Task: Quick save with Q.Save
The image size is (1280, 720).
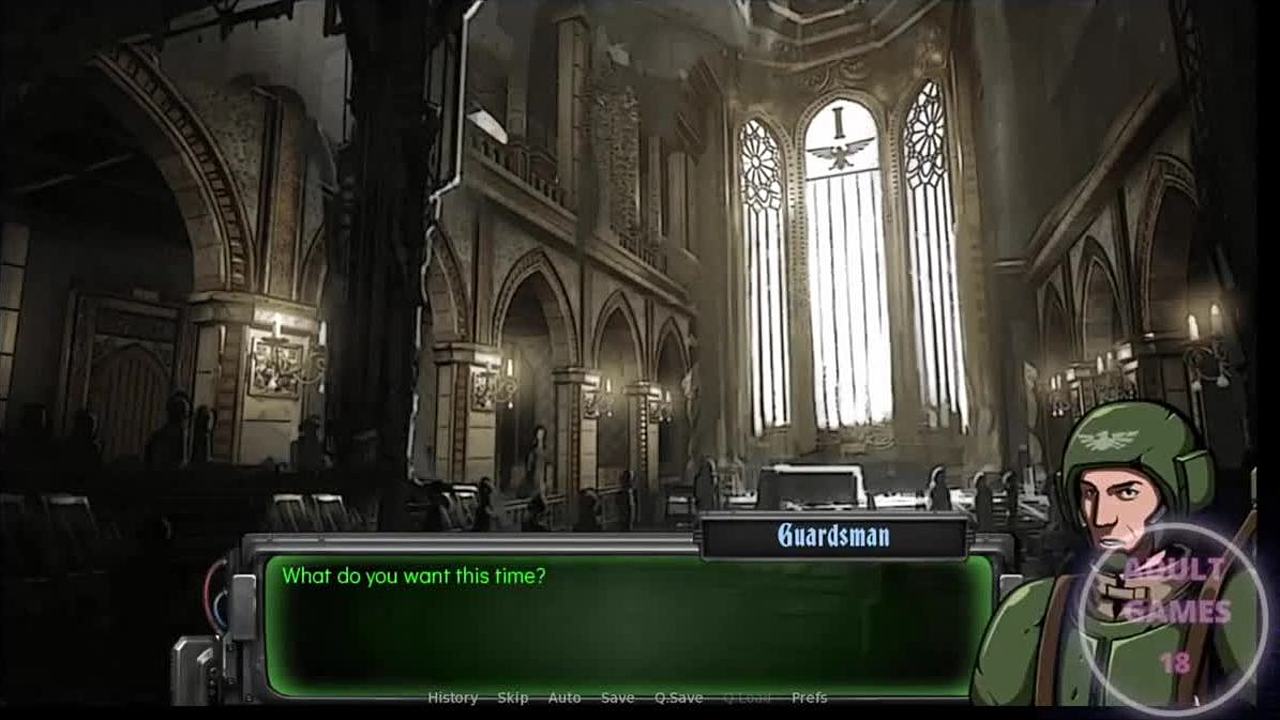Action: pos(678,698)
